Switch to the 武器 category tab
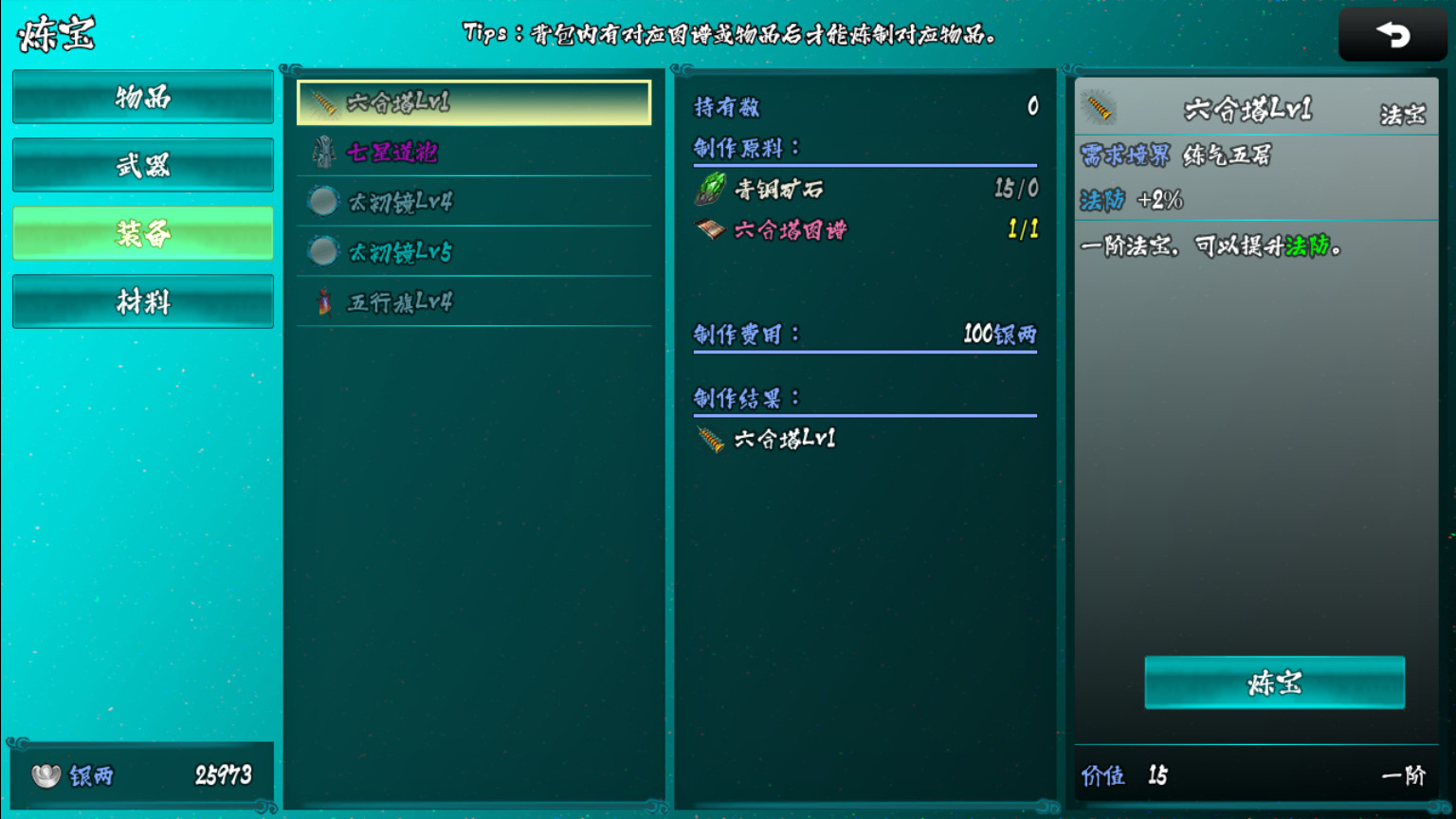 pos(142,165)
